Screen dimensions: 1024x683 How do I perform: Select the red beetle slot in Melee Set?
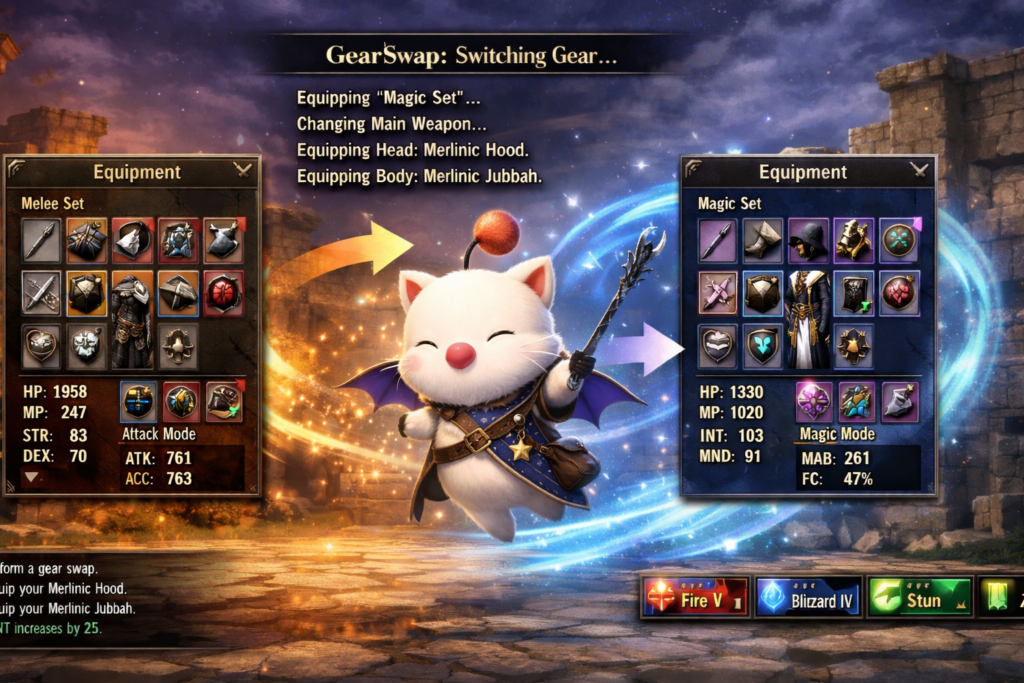pyautogui.click(x=223, y=291)
